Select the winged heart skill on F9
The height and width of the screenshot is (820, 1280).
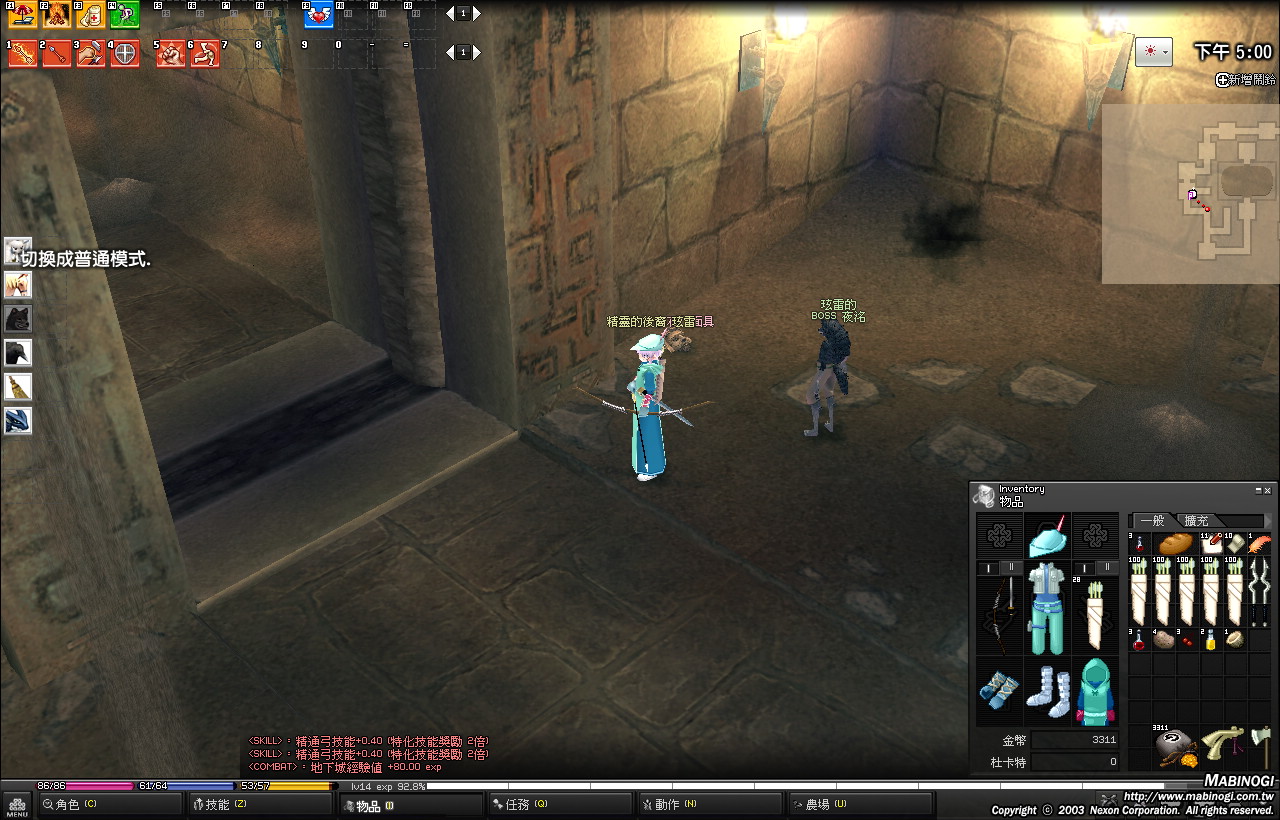point(319,14)
